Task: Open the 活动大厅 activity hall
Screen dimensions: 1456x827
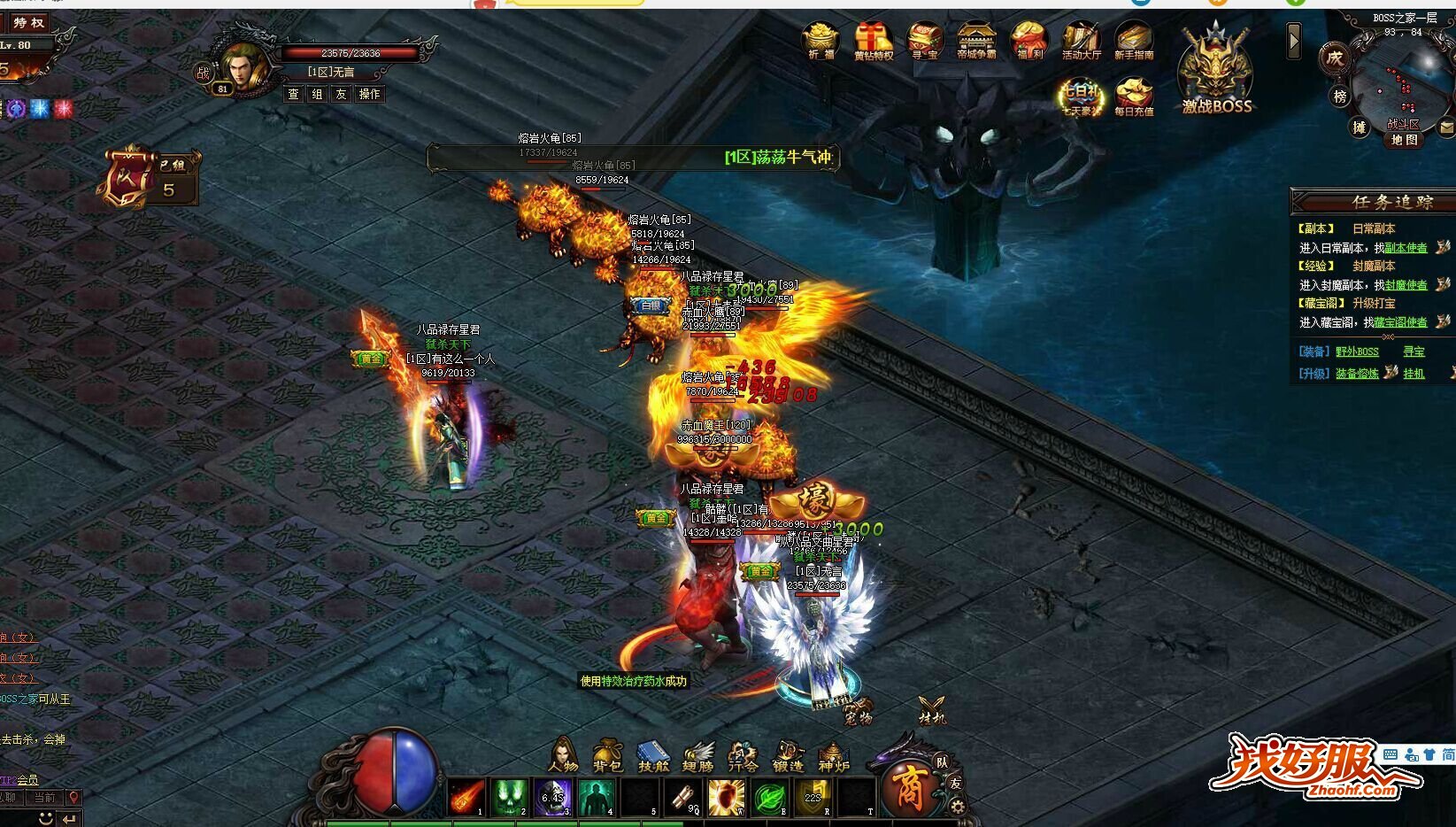Action: pyautogui.click(x=1081, y=41)
